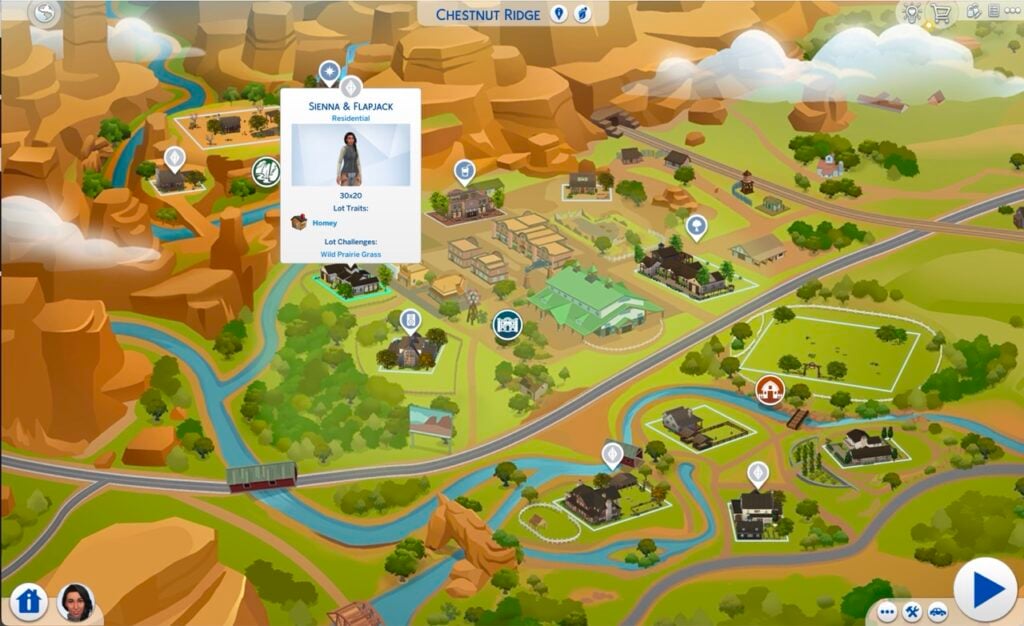Open the three-dots options menu at top
The image size is (1024, 626).
coord(1010,13)
